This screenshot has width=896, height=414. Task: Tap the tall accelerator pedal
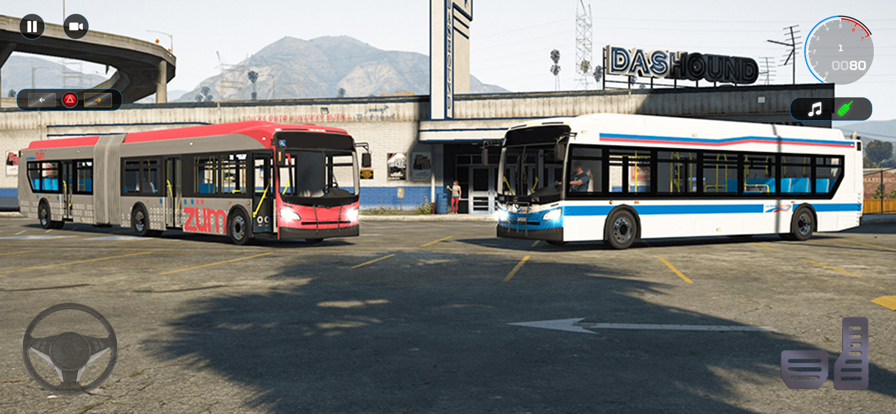[852, 353]
